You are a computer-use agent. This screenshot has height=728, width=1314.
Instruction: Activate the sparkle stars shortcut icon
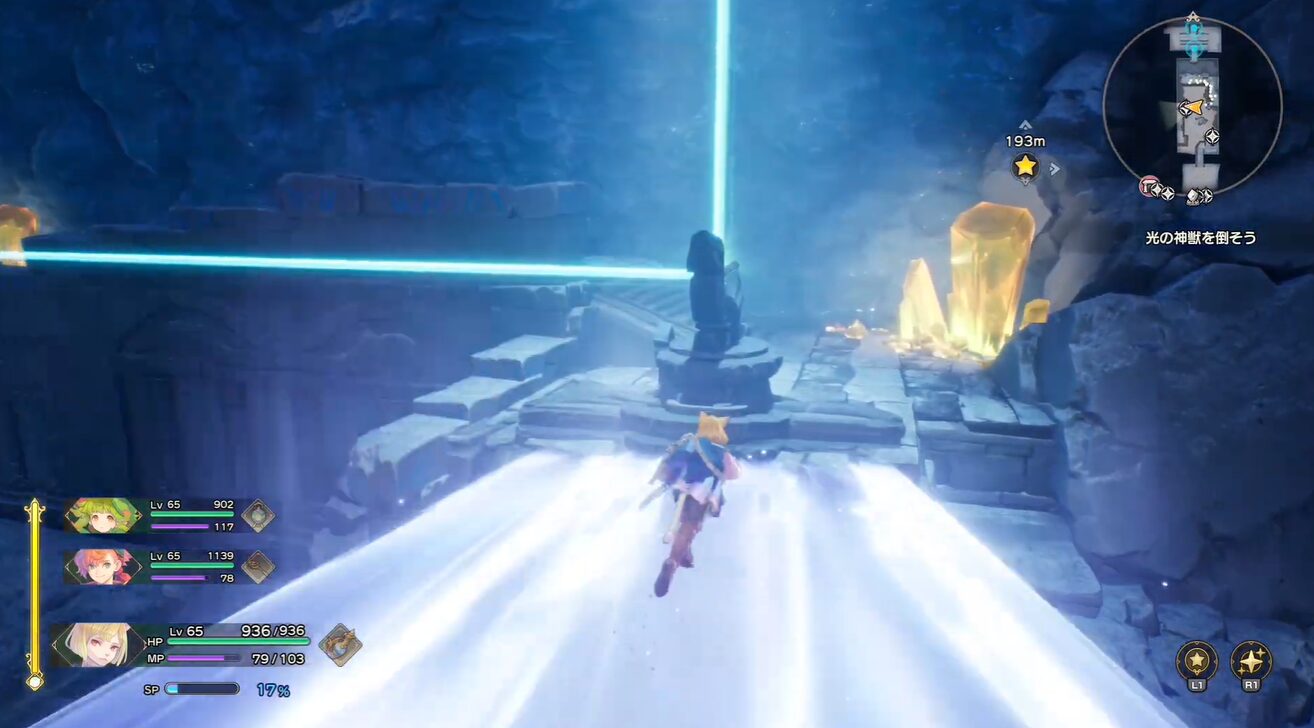[1251, 659]
